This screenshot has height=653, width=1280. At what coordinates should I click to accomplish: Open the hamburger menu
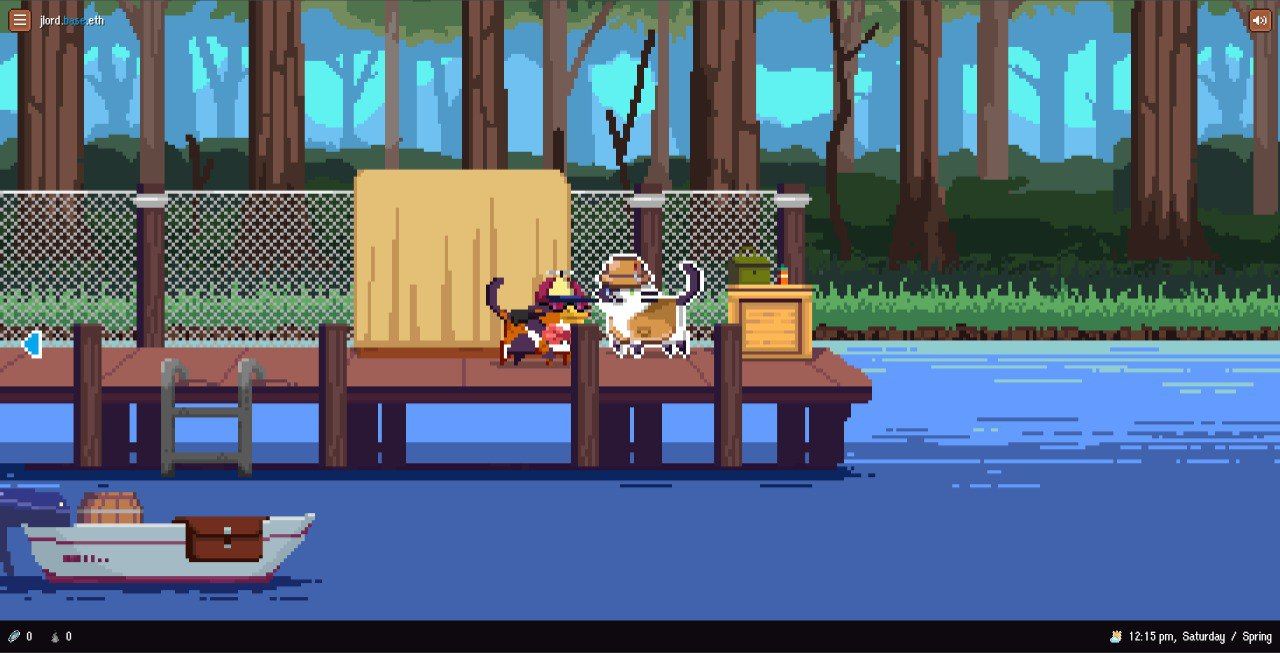point(20,20)
